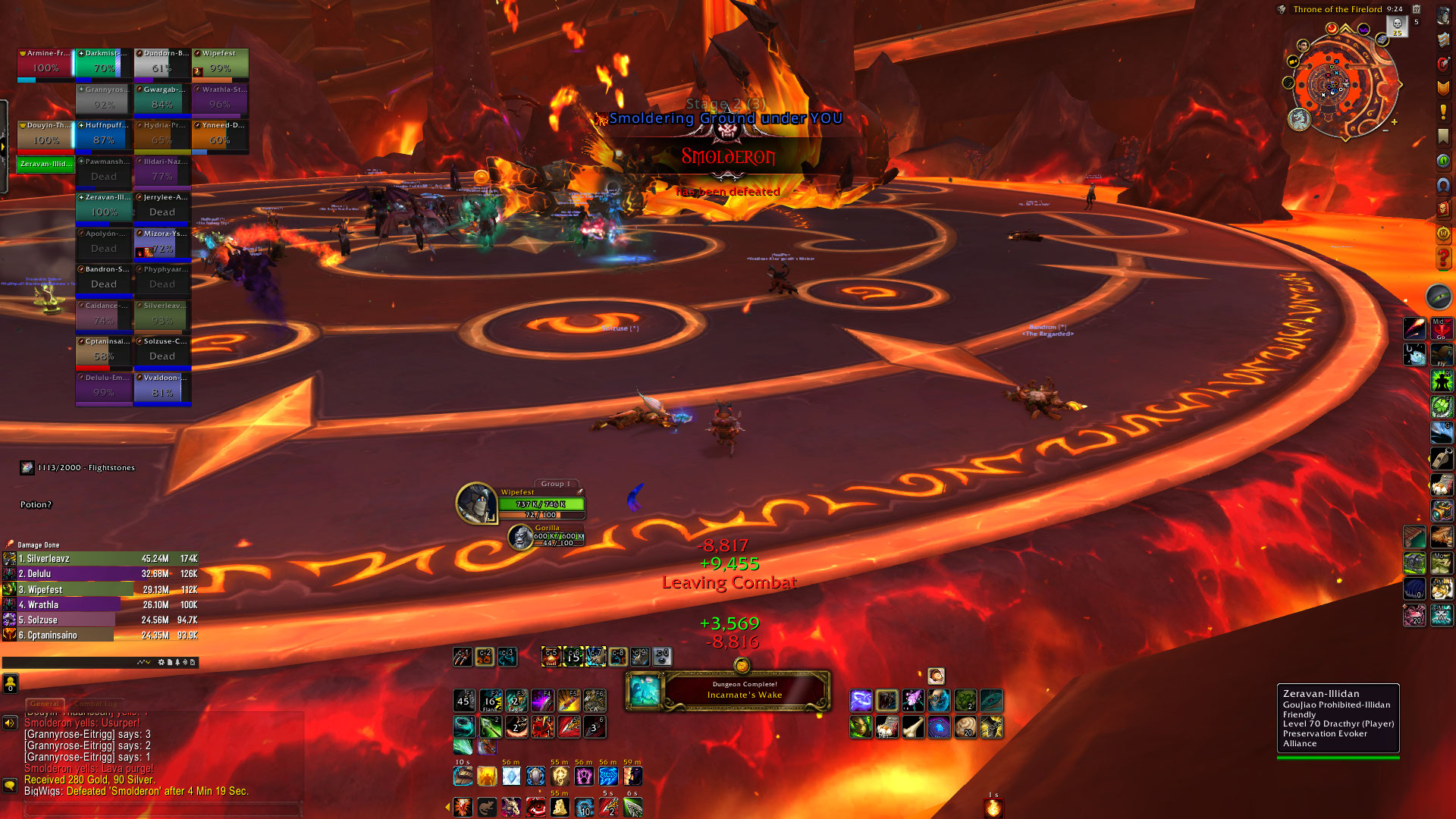This screenshot has height=819, width=1456.
Task: Activate the bone item action slot
Action: pyautogui.click(x=913, y=728)
